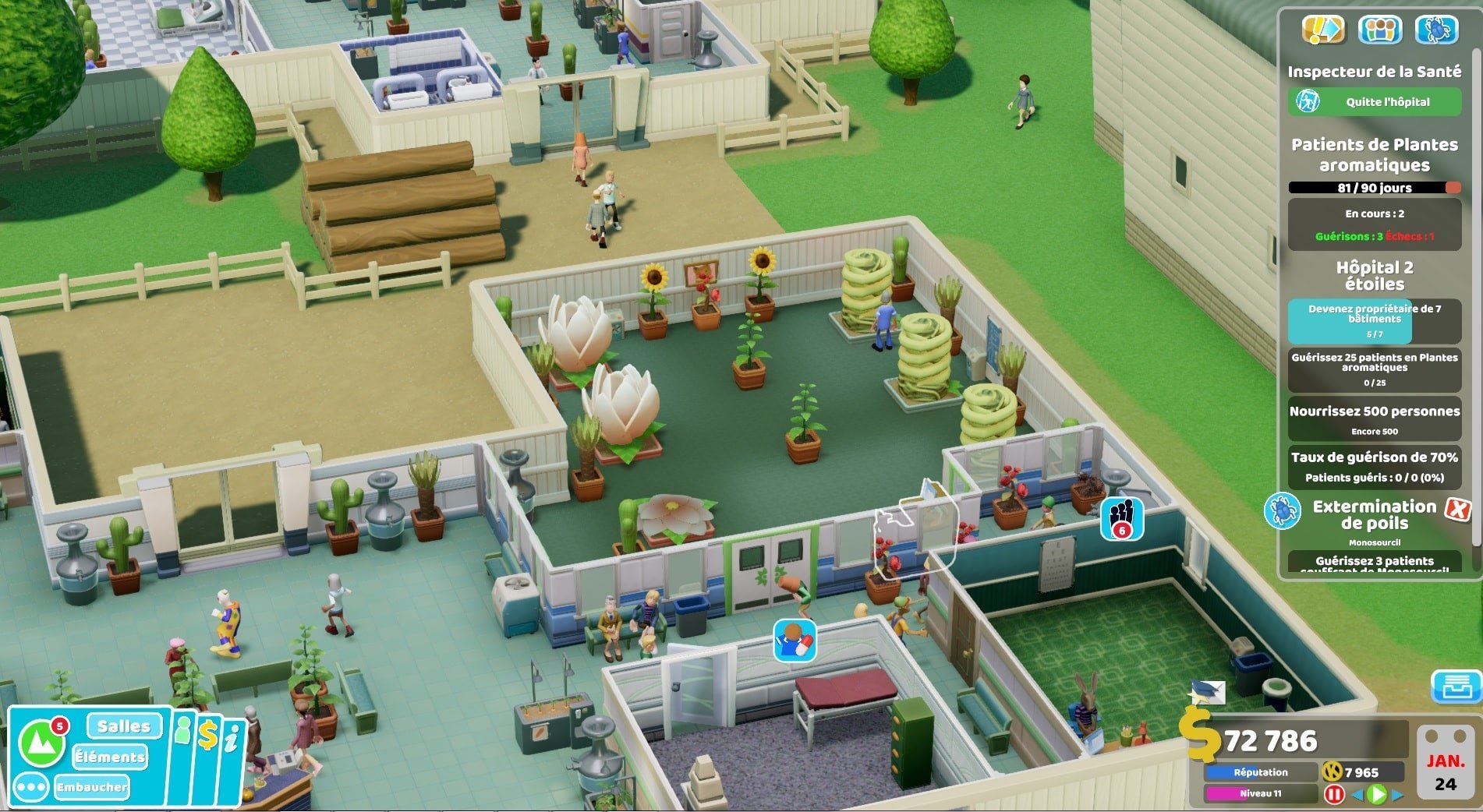Show objectives with the exclamation-arrow icon
1483x812 pixels.
point(1323,30)
